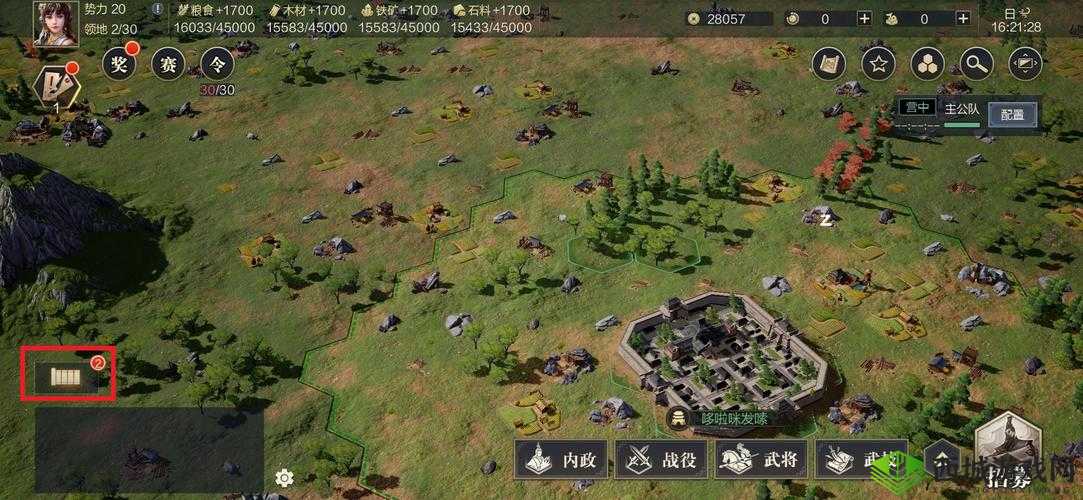Open the magnifying glass search

(x=977, y=65)
